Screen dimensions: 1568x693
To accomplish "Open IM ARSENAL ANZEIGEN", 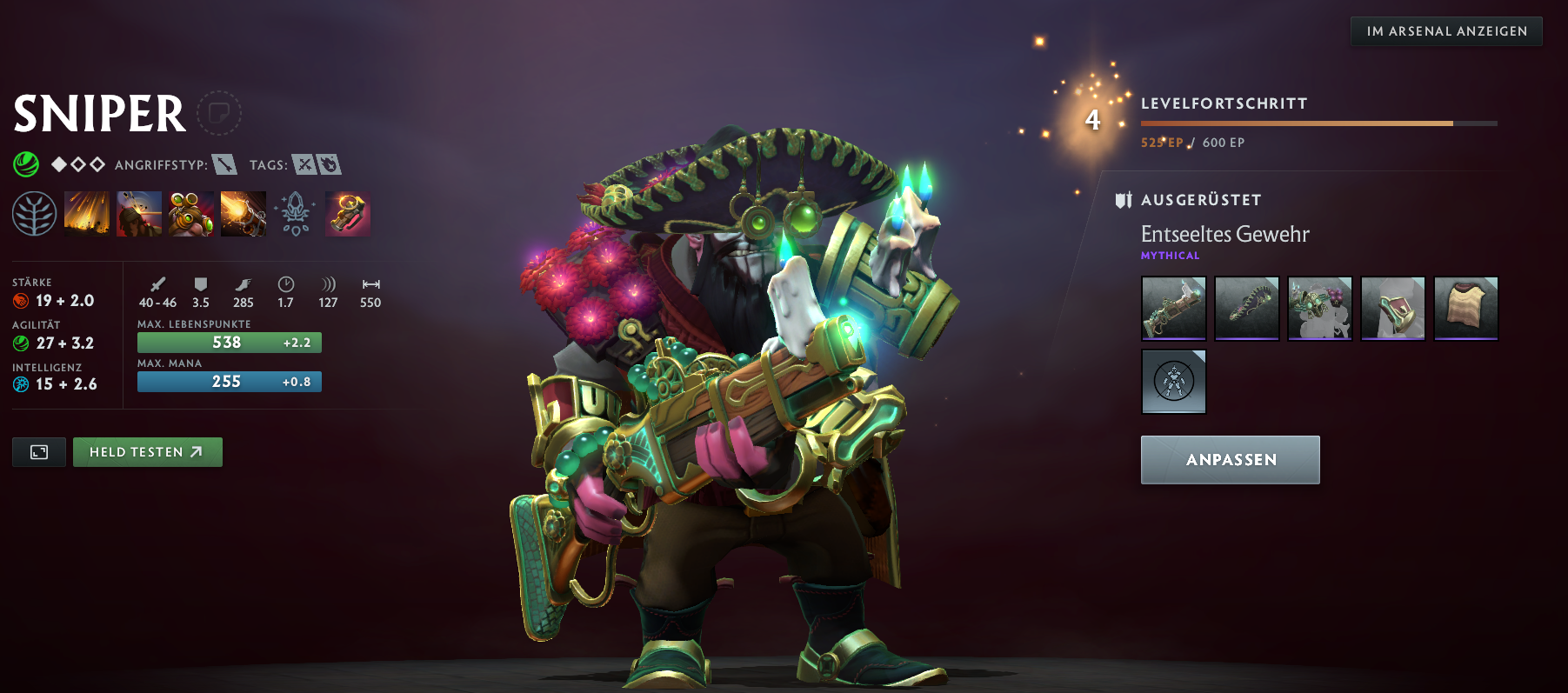I will tap(1445, 30).
